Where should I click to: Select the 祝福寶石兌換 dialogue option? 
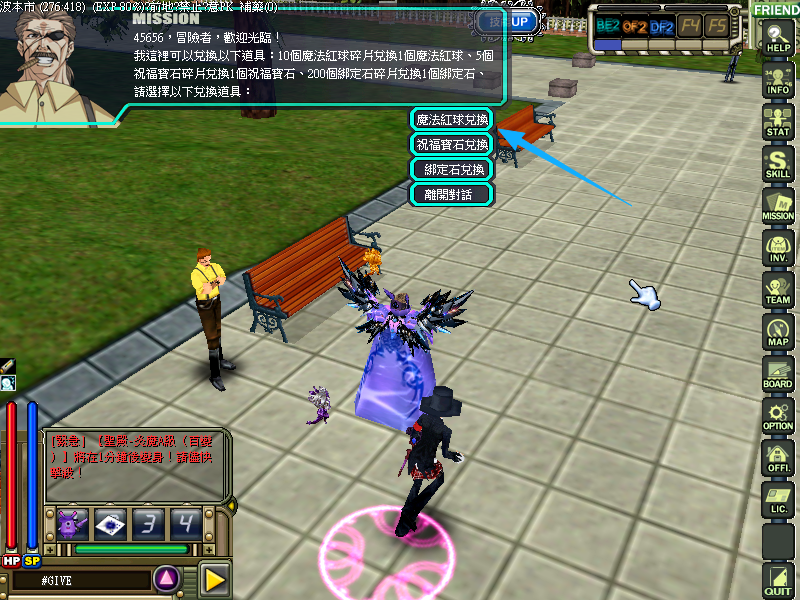452,145
